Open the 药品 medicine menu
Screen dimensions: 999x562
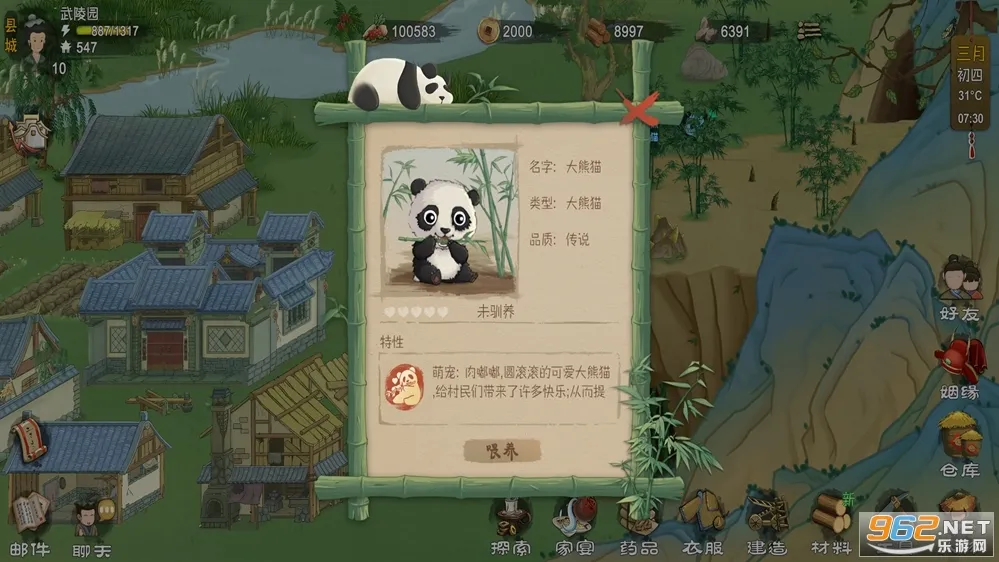(x=637, y=524)
